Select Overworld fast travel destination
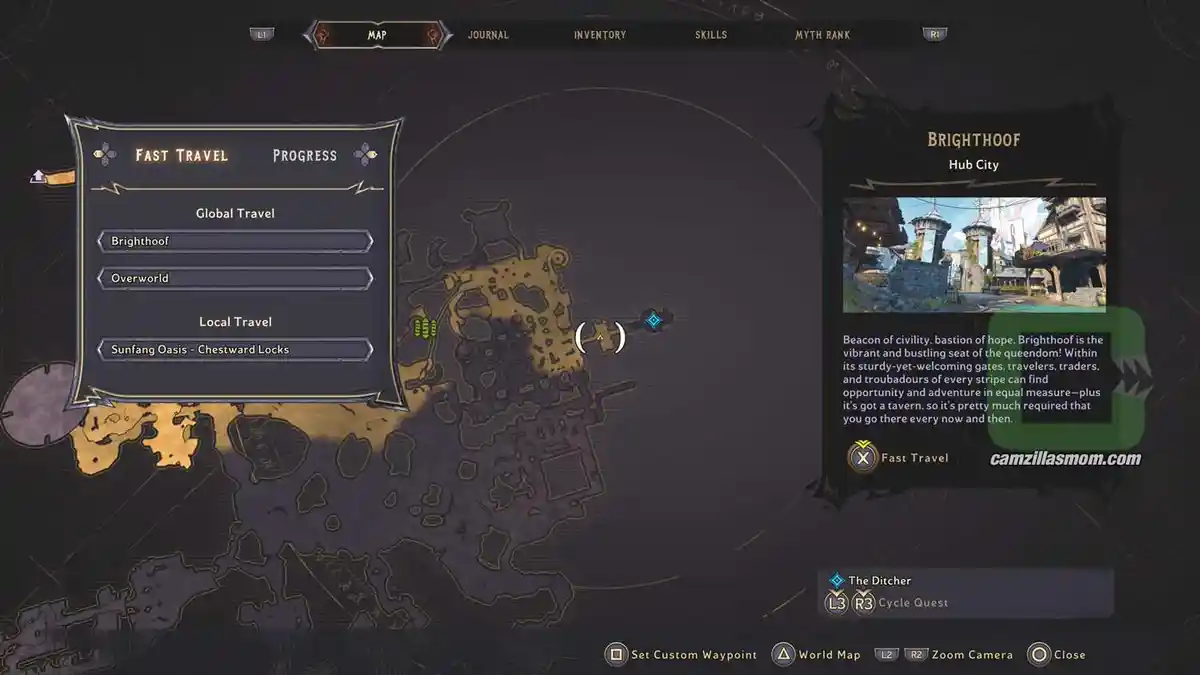 [x=235, y=278]
